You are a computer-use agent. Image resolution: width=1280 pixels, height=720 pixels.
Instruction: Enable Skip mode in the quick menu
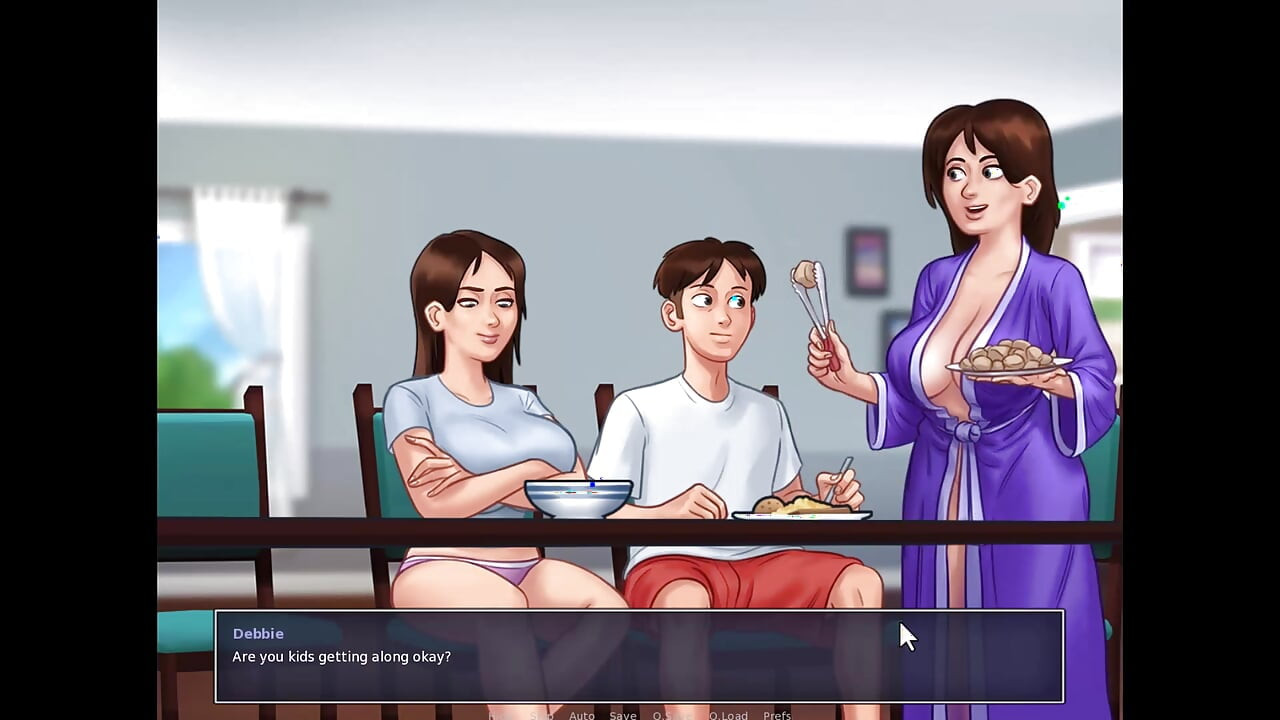pos(542,715)
